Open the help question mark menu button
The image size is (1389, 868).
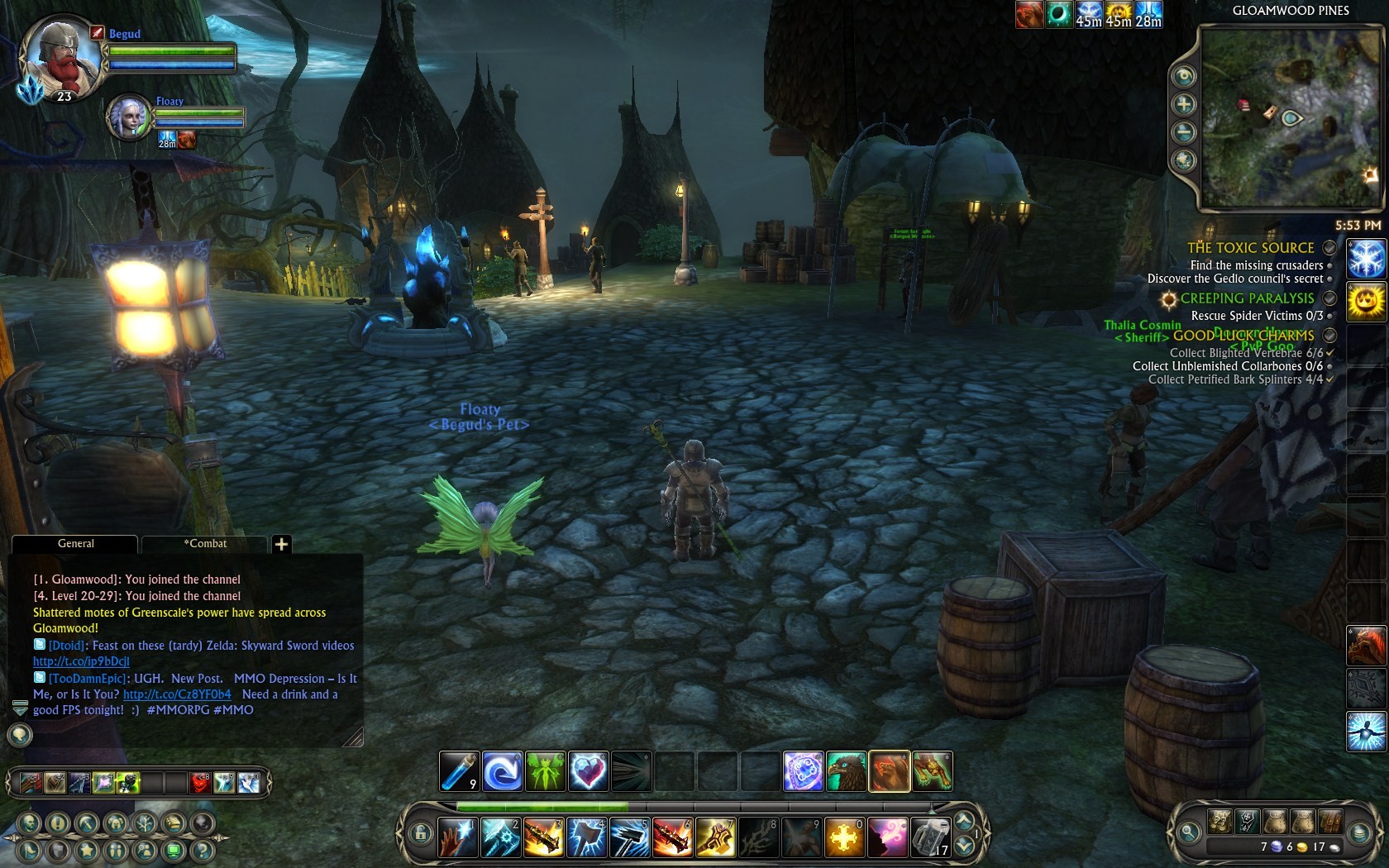coord(202,850)
